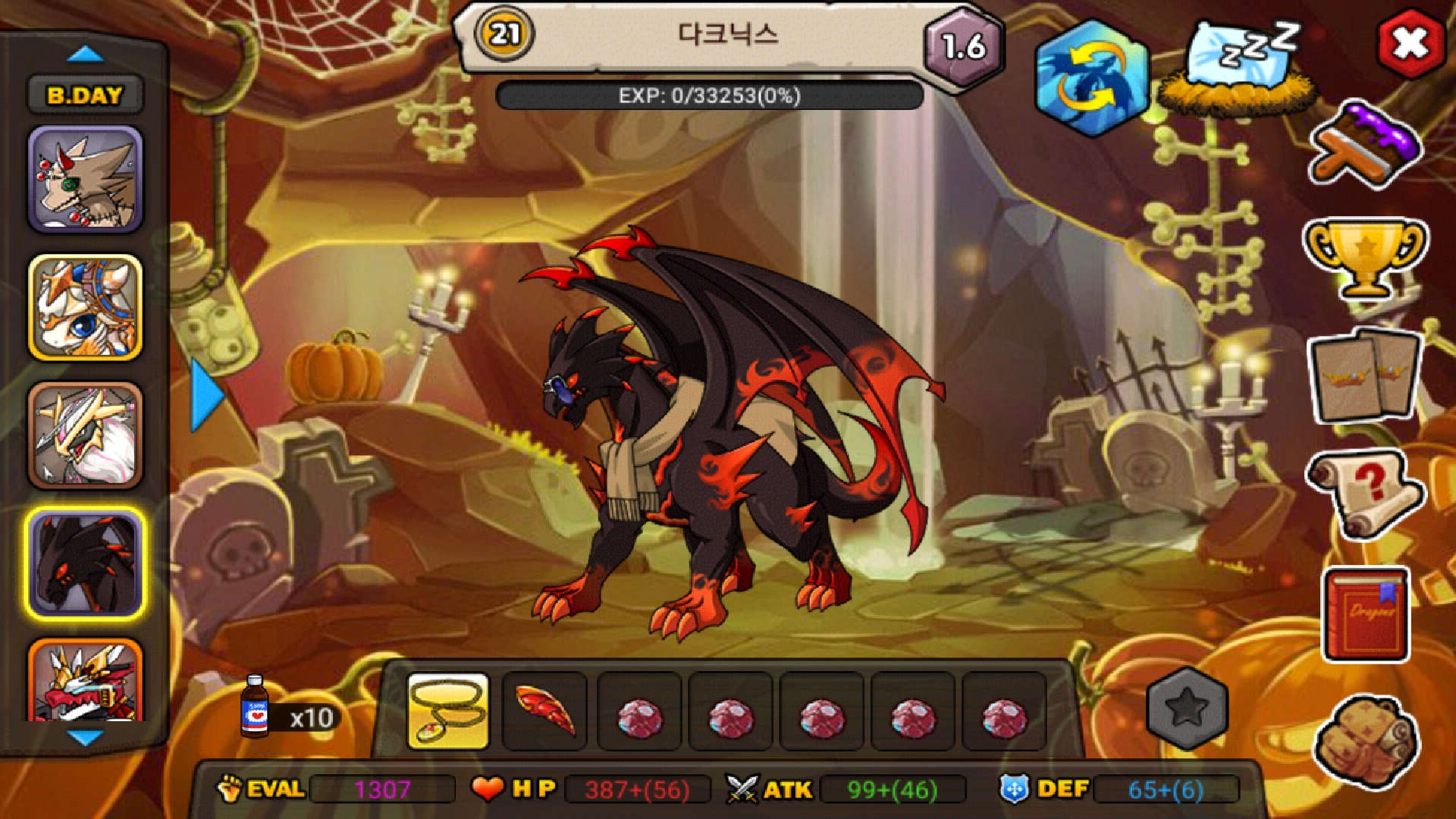This screenshot has width=1456, height=819.
Task: Open the question mark scroll
Action: [x=1364, y=493]
